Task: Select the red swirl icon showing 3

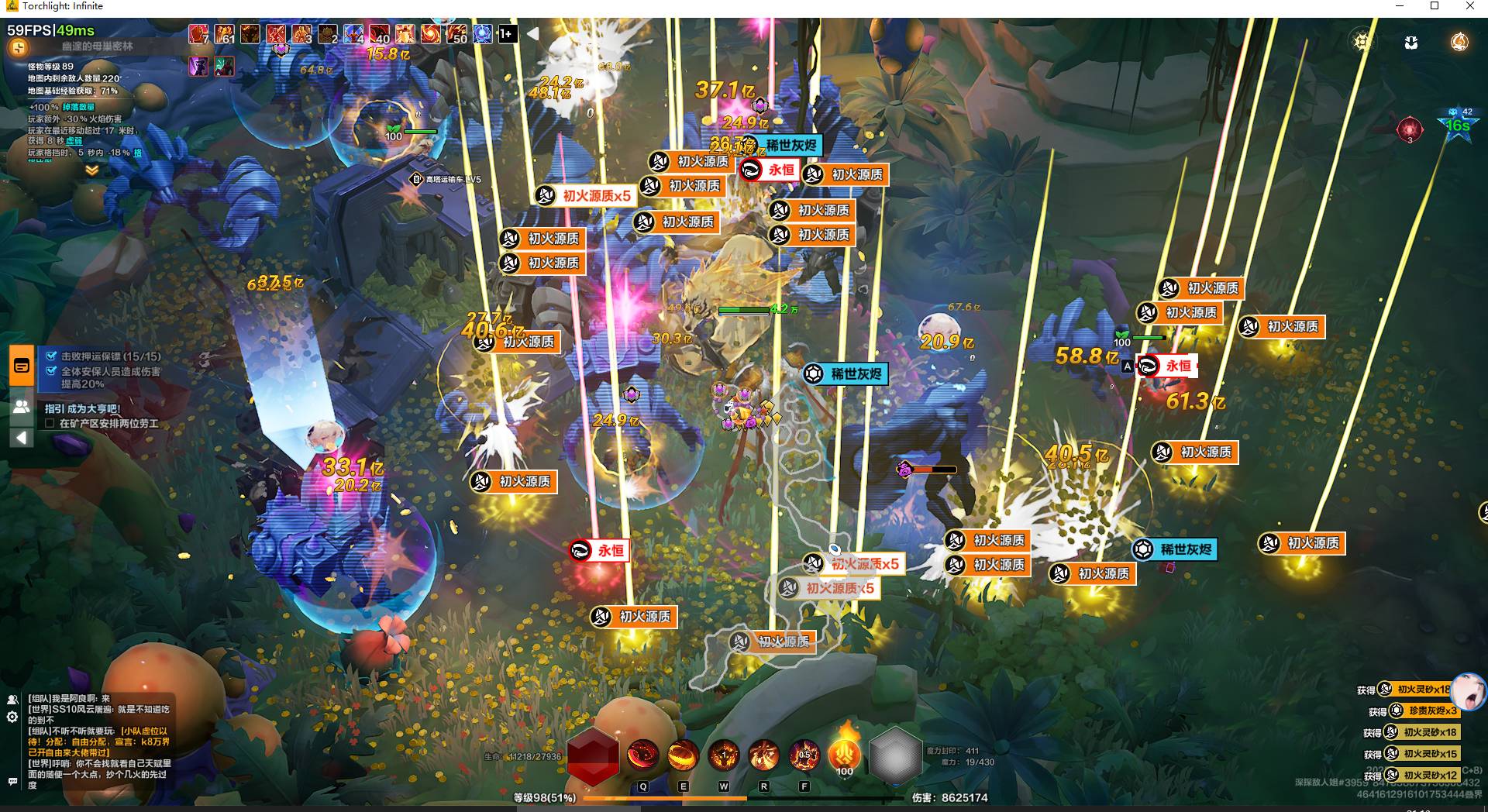Action: [x=1410, y=128]
